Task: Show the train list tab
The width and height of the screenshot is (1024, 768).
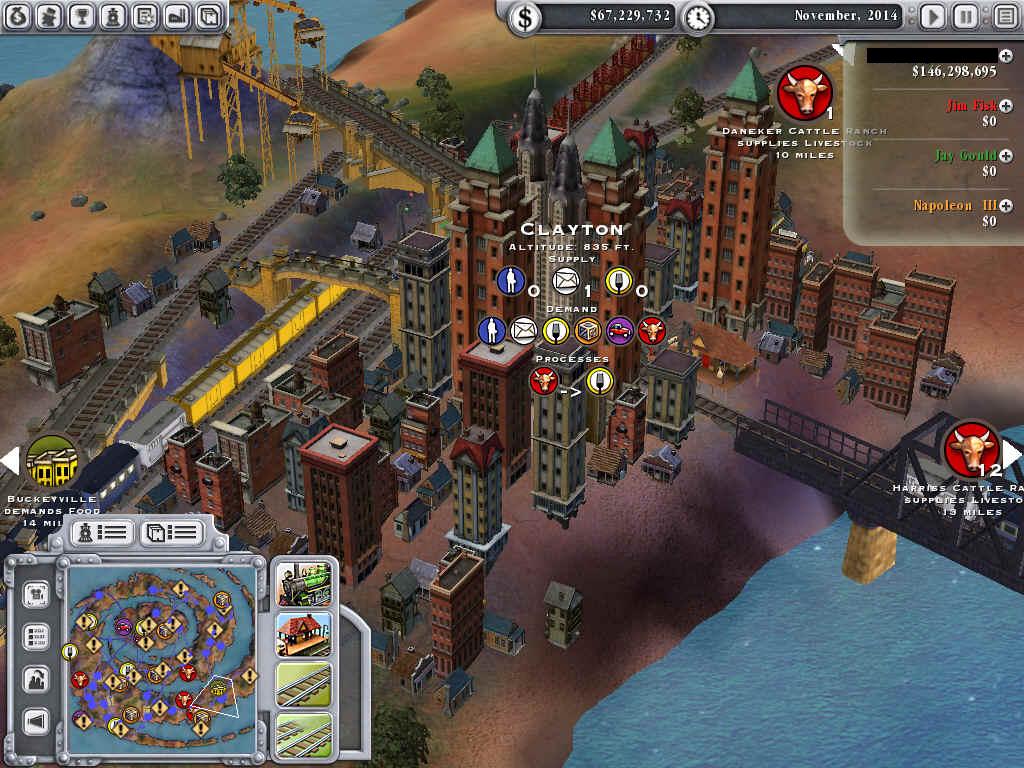Action: click(x=102, y=532)
